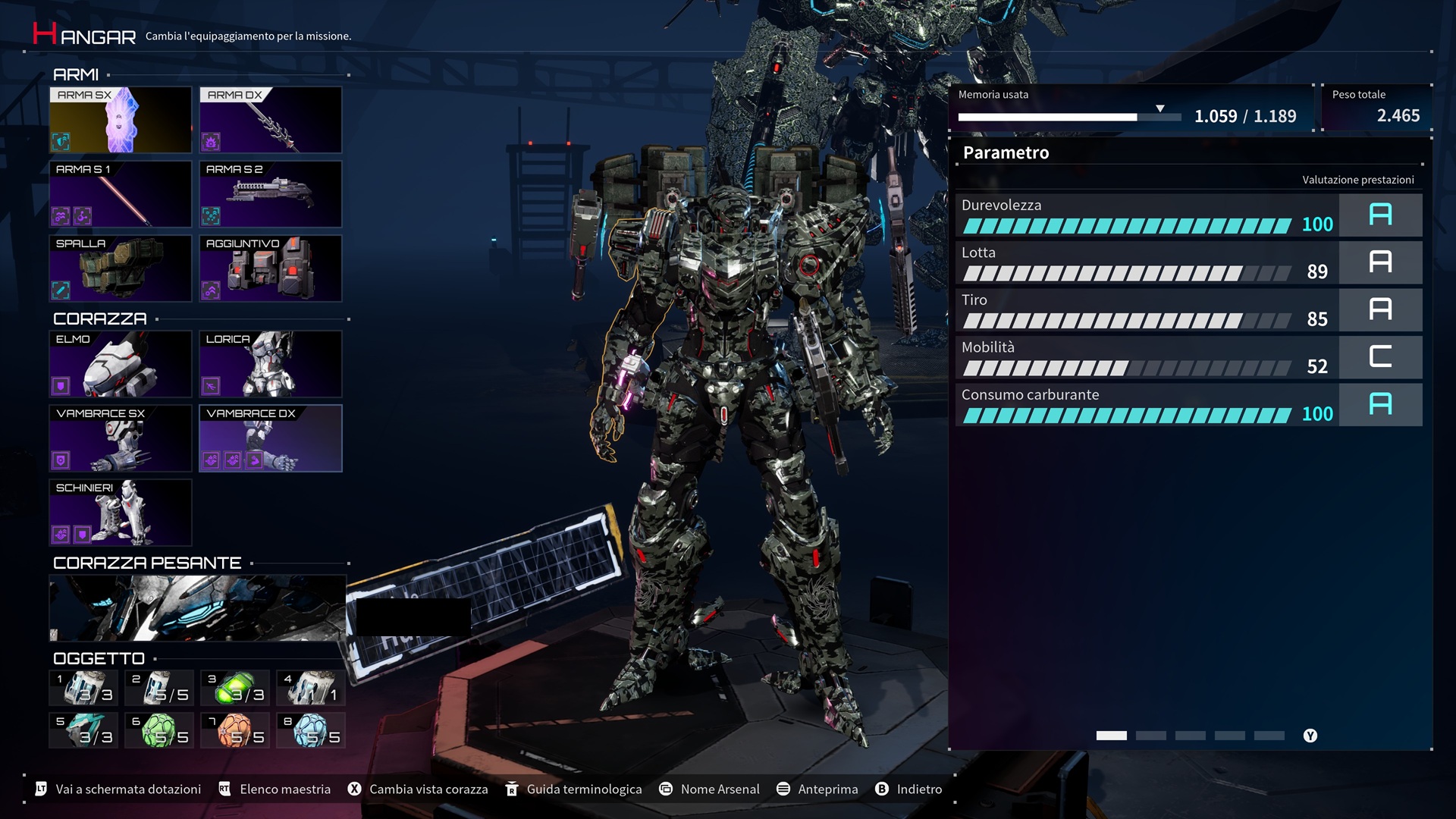
Task: Go back with Indietro
Action: click(908, 789)
